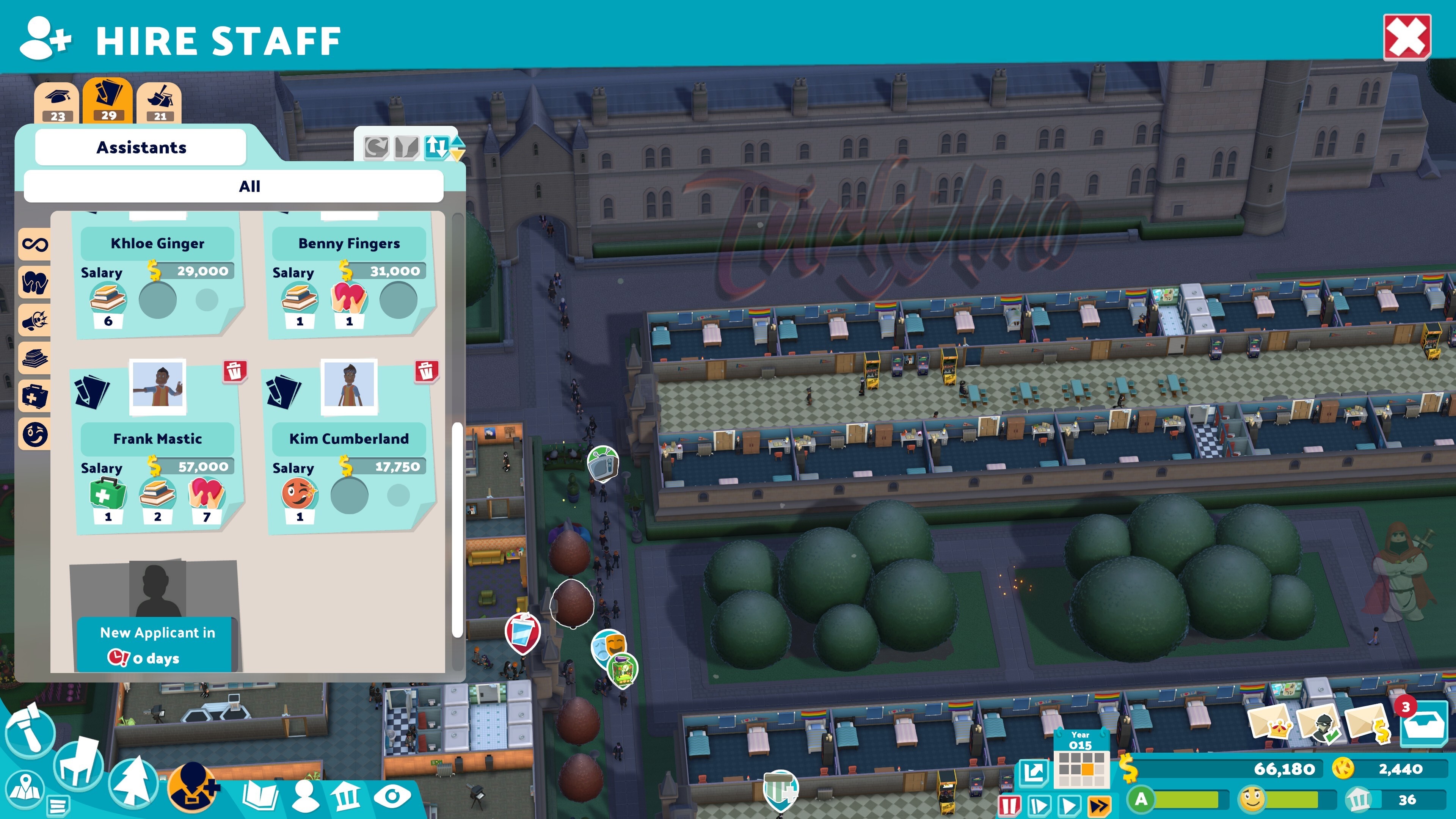This screenshot has height=819, width=1456.
Task: Pause the game with the red pause button
Action: (1009, 804)
